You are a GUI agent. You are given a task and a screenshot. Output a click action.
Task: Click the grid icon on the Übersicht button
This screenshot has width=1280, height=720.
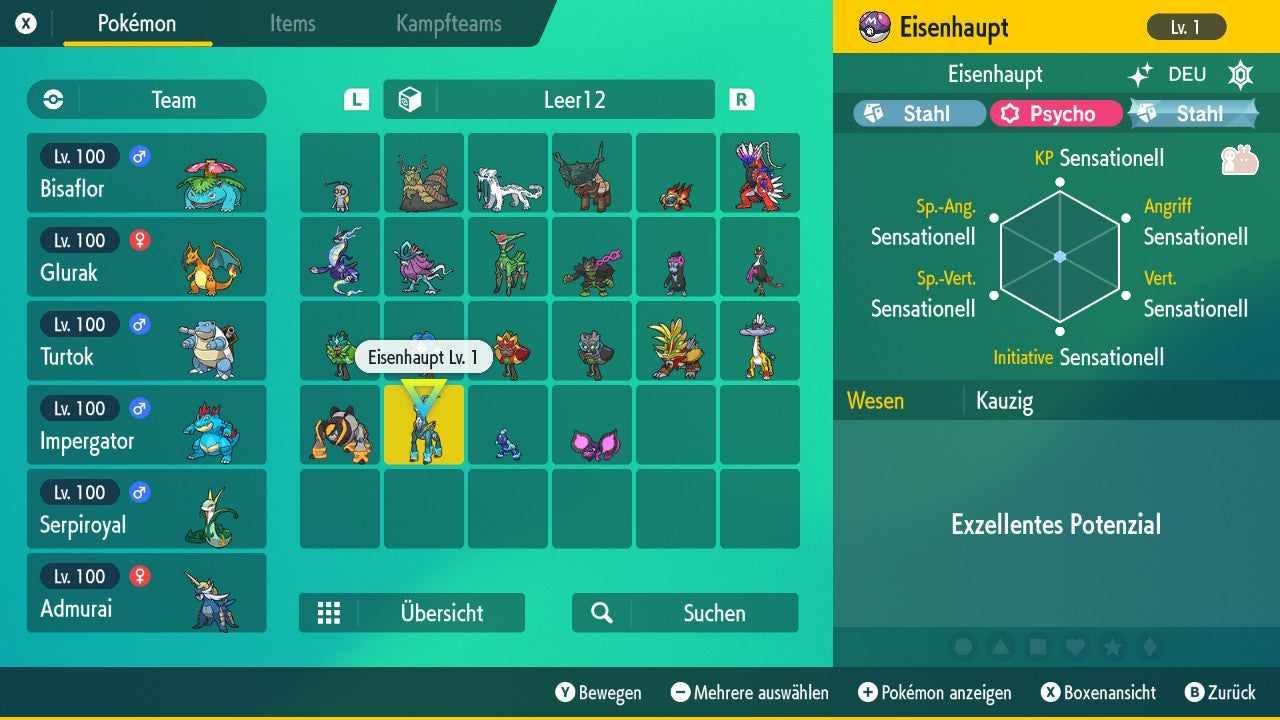click(x=329, y=613)
